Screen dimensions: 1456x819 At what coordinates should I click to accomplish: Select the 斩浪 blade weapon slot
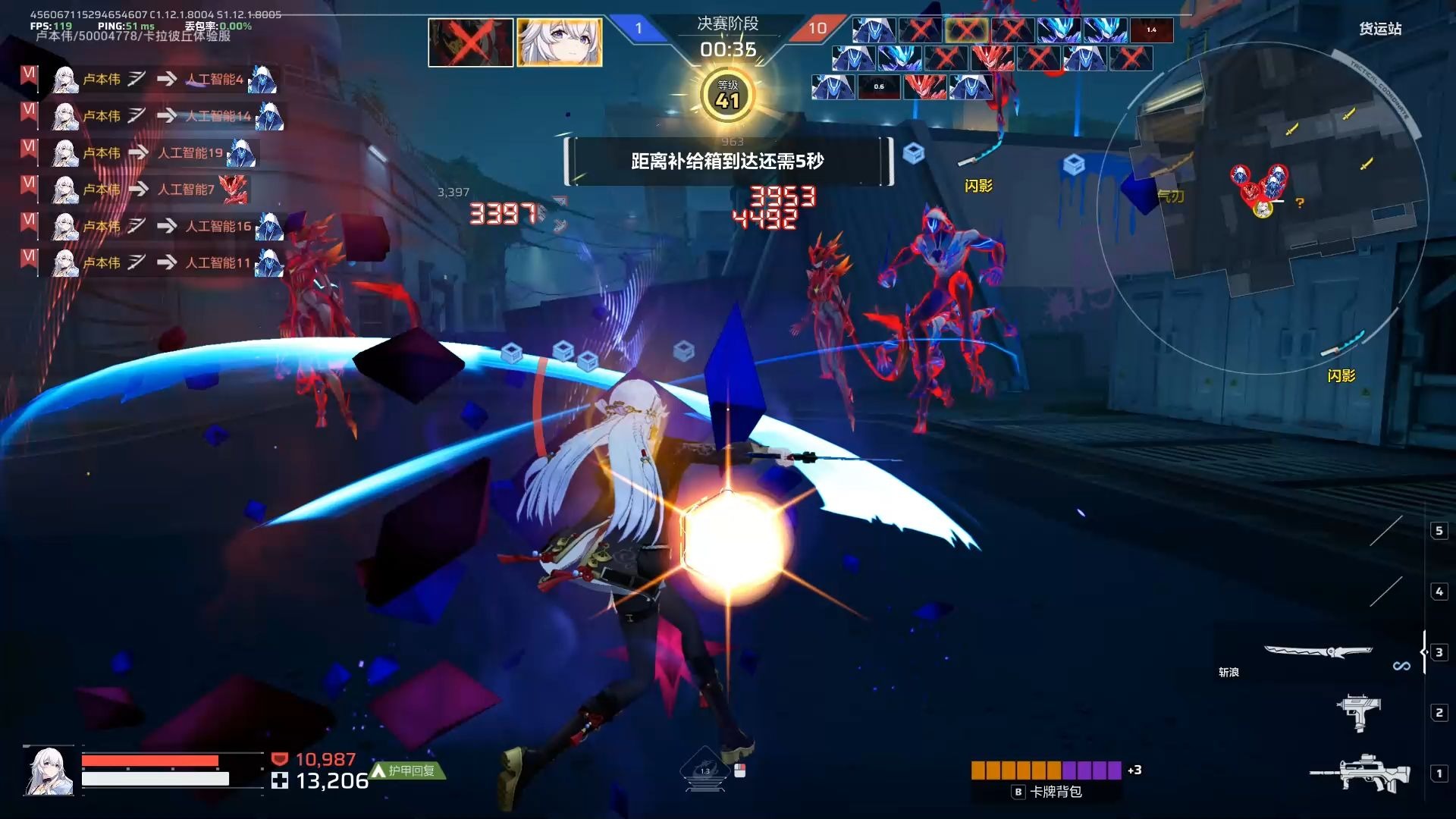(x=1318, y=652)
